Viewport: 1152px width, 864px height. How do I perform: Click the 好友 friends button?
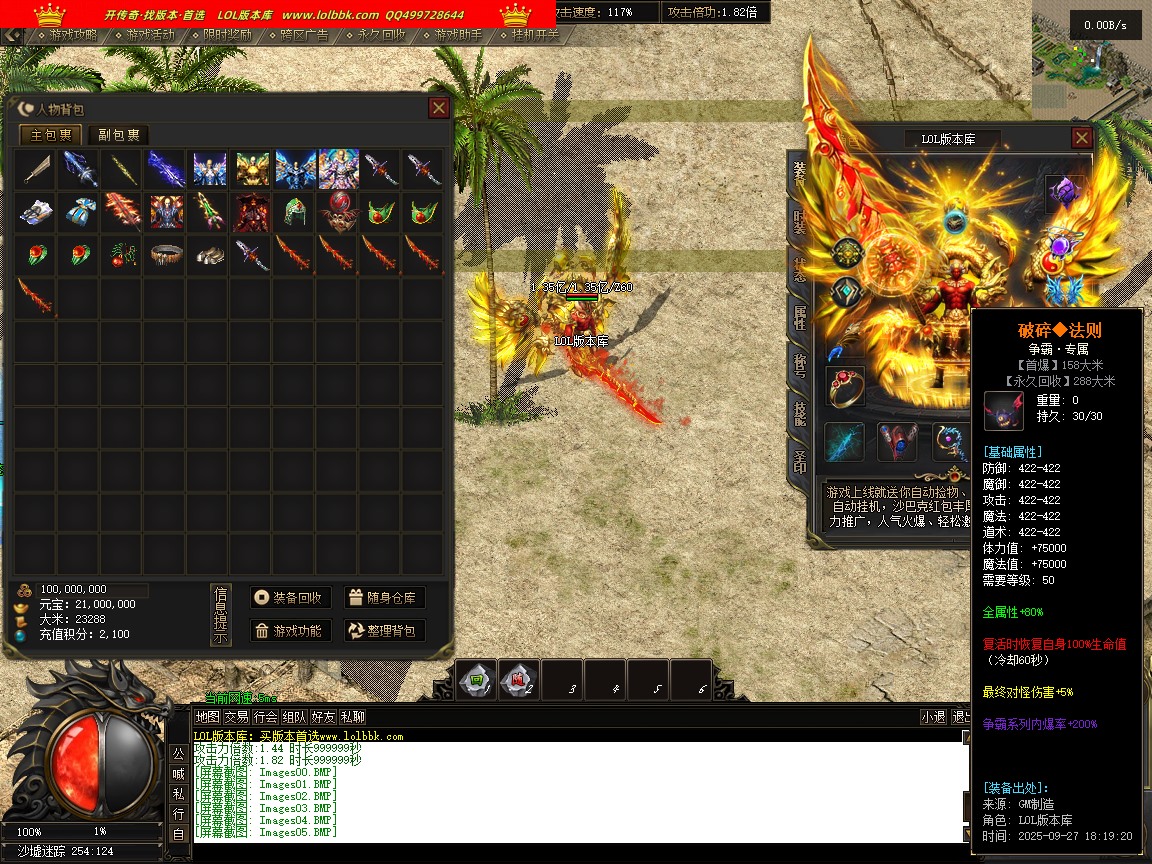pos(323,717)
